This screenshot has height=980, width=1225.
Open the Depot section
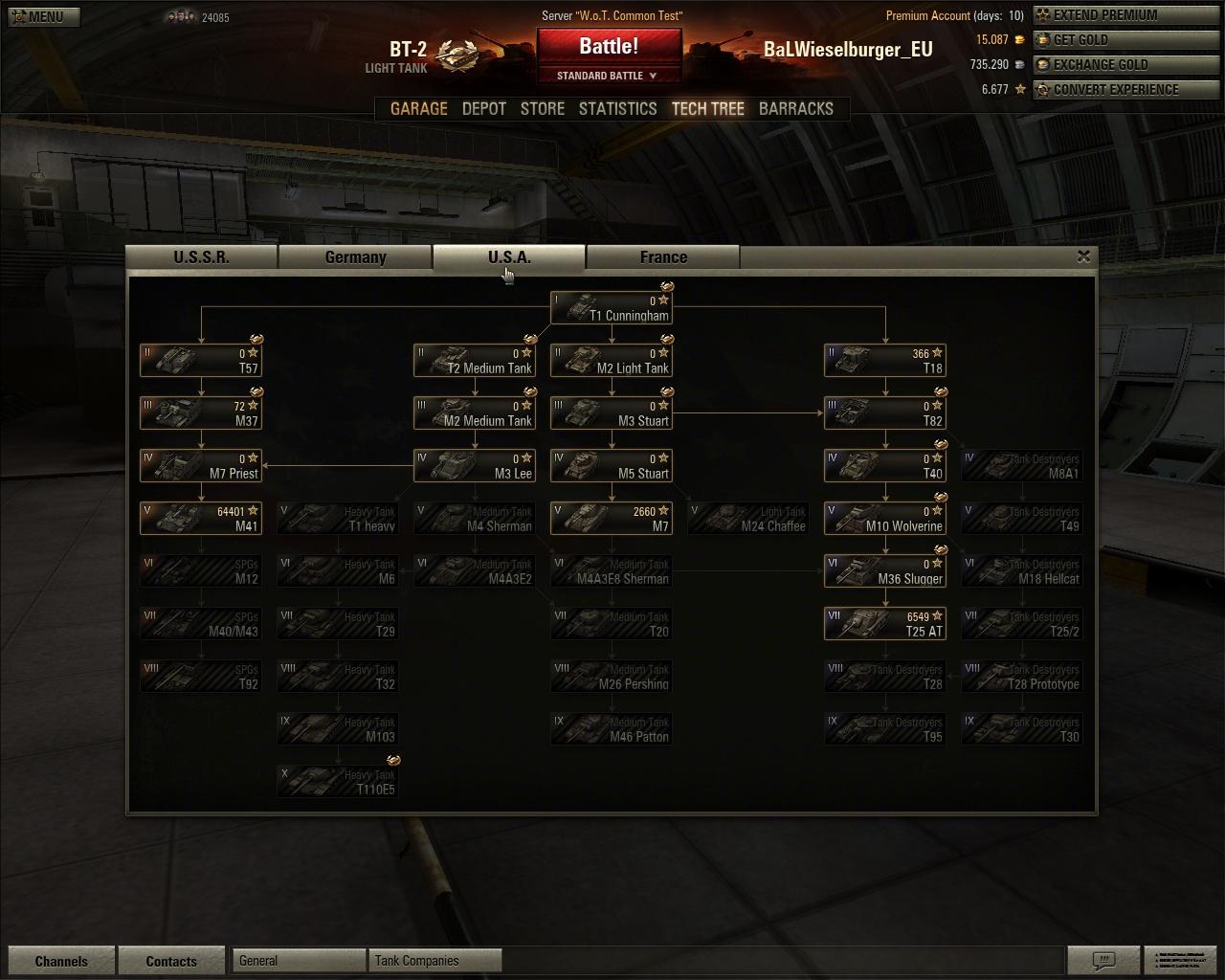click(x=484, y=109)
